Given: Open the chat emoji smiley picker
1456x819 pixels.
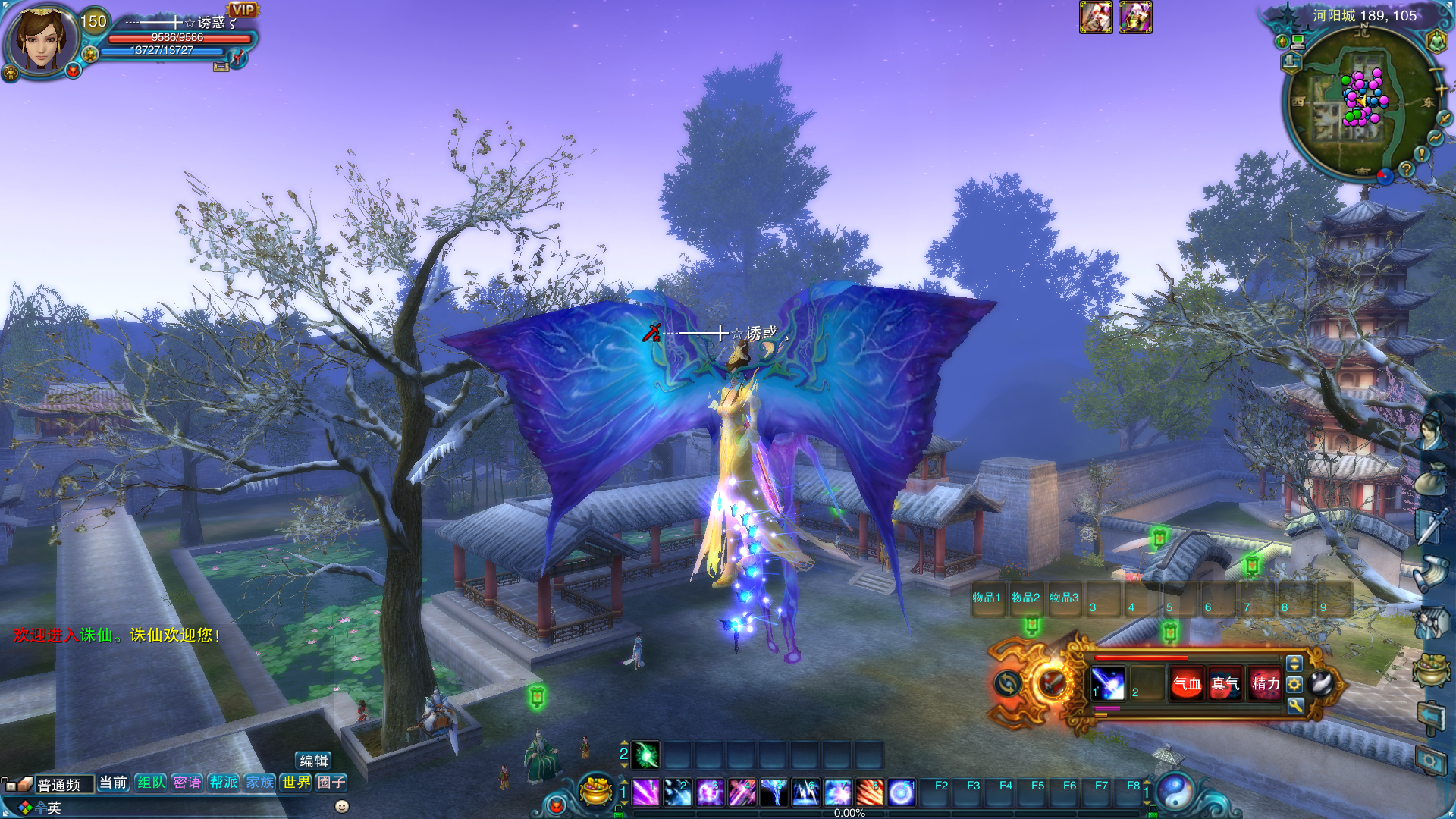Looking at the screenshot, I should 342,806.
